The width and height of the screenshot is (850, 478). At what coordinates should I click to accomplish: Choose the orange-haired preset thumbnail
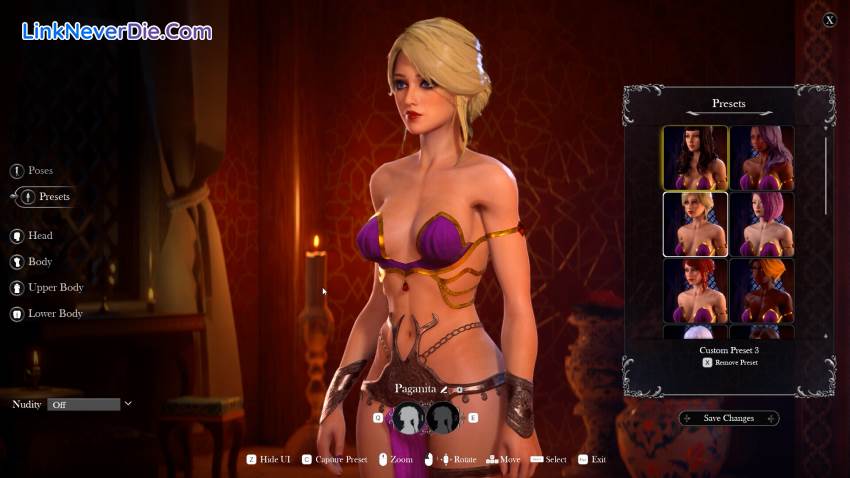(762, 290)
